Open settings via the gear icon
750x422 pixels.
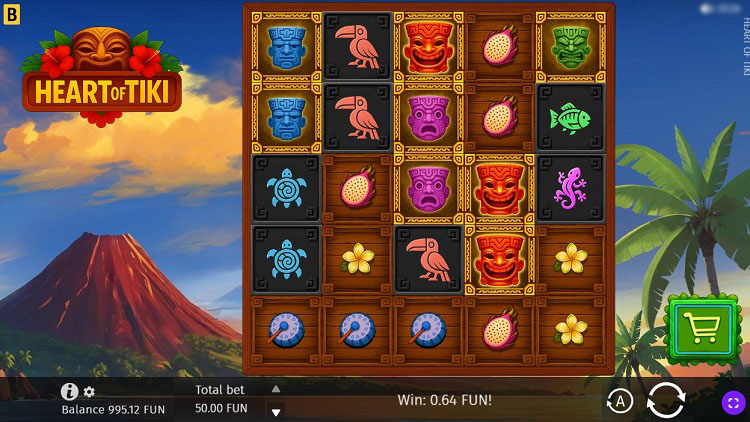(x=89, y=392)
